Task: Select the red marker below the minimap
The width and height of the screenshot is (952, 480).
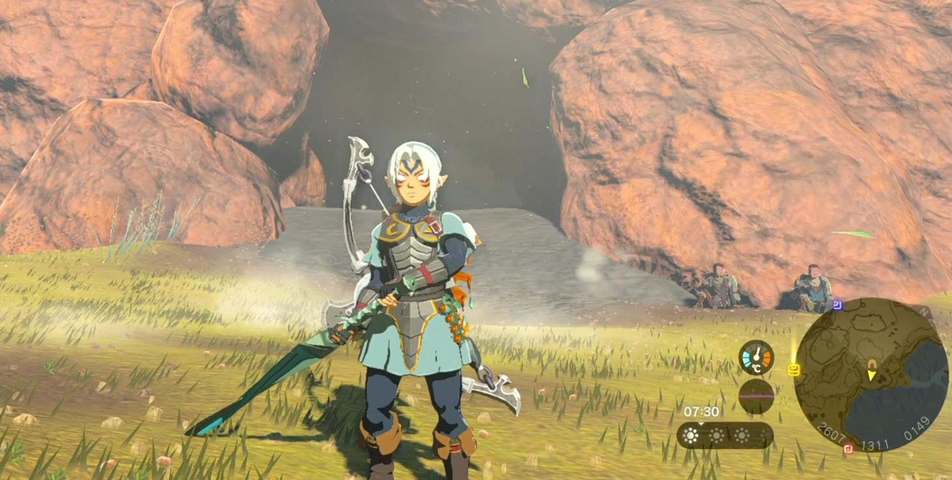Action: 848,448
